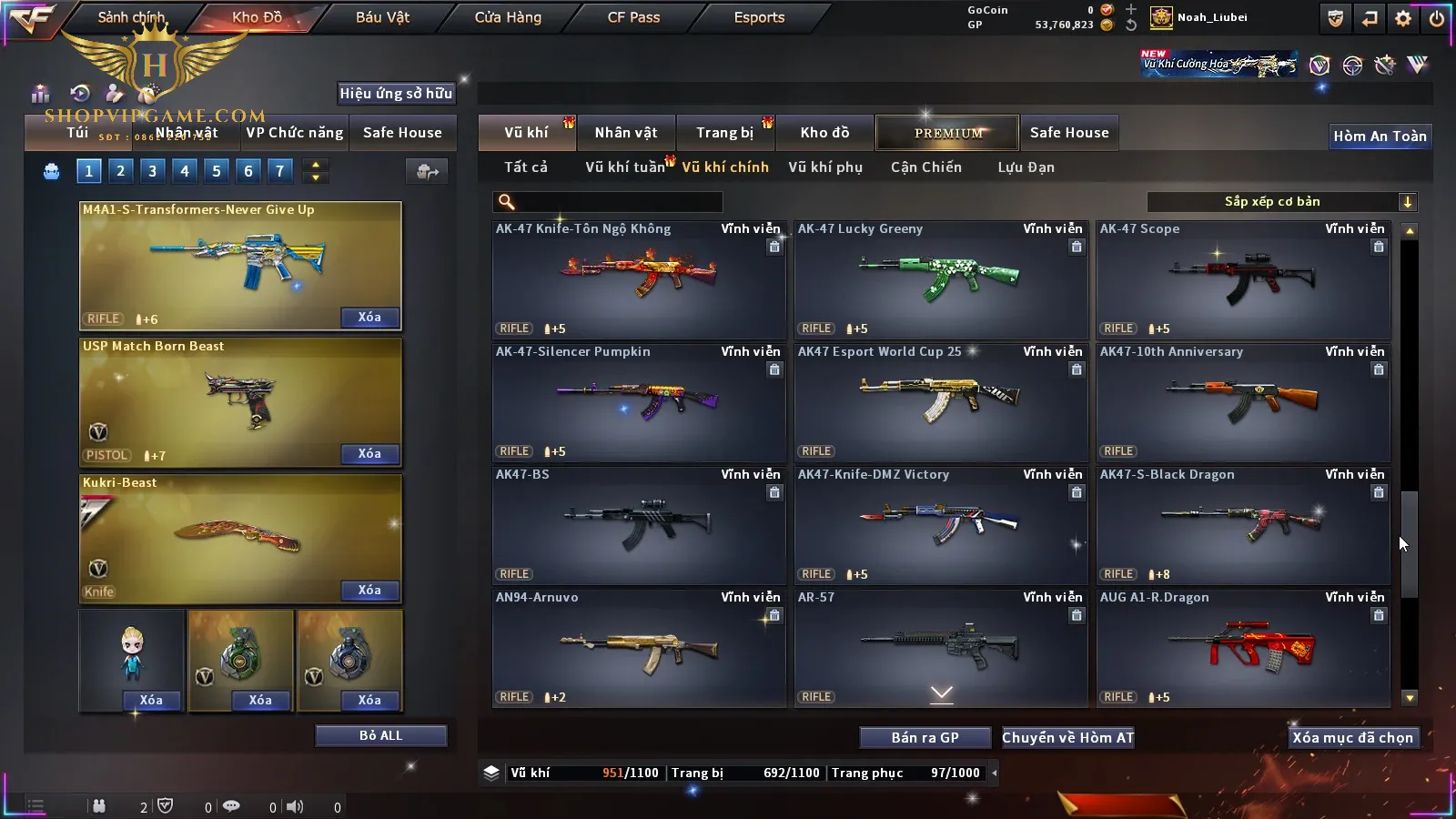Remove the USP Match Born Beast pistol

[369, 453]
